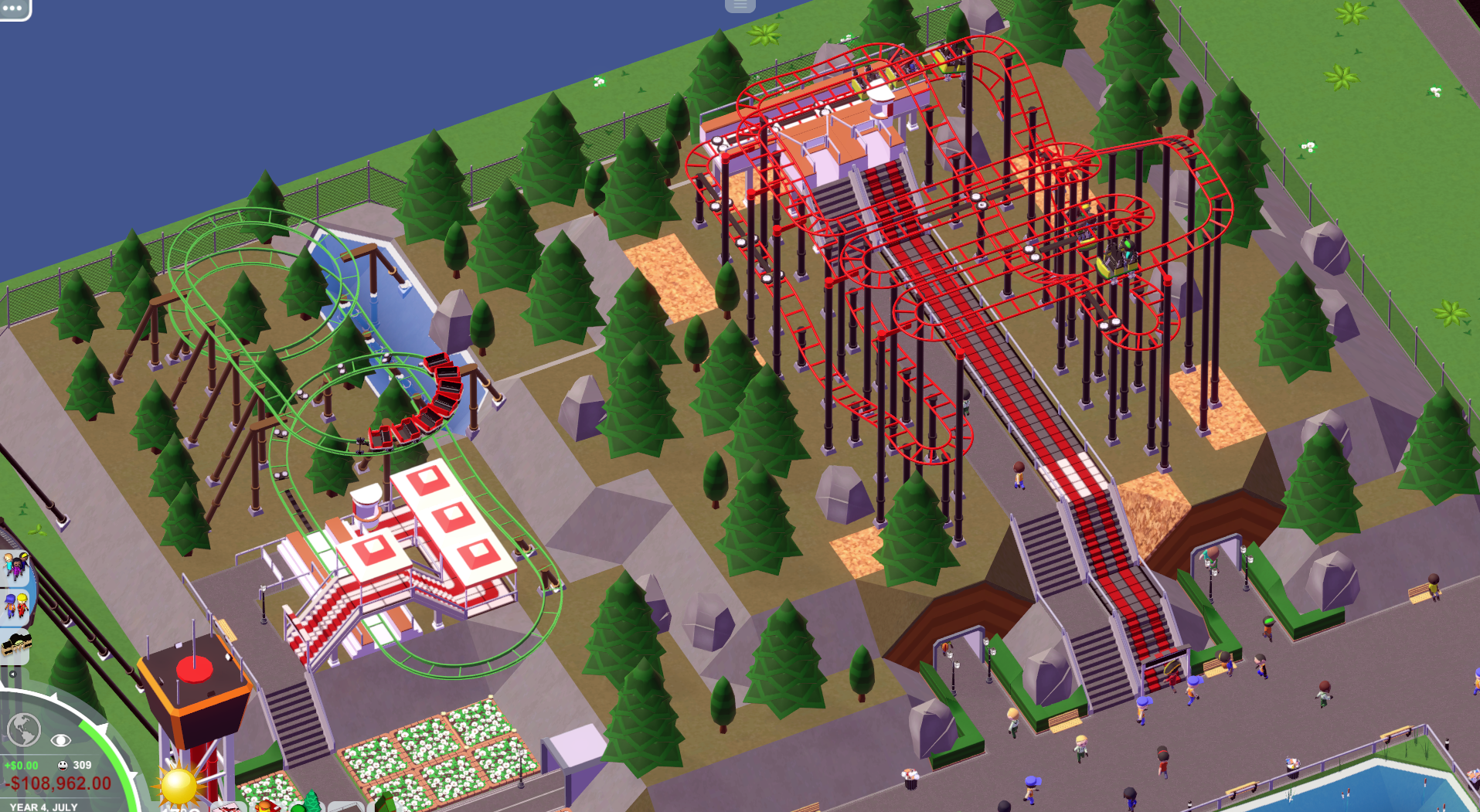Open the park guests panel
Screen dimensions: 1480x812
[x=15, y=567]
